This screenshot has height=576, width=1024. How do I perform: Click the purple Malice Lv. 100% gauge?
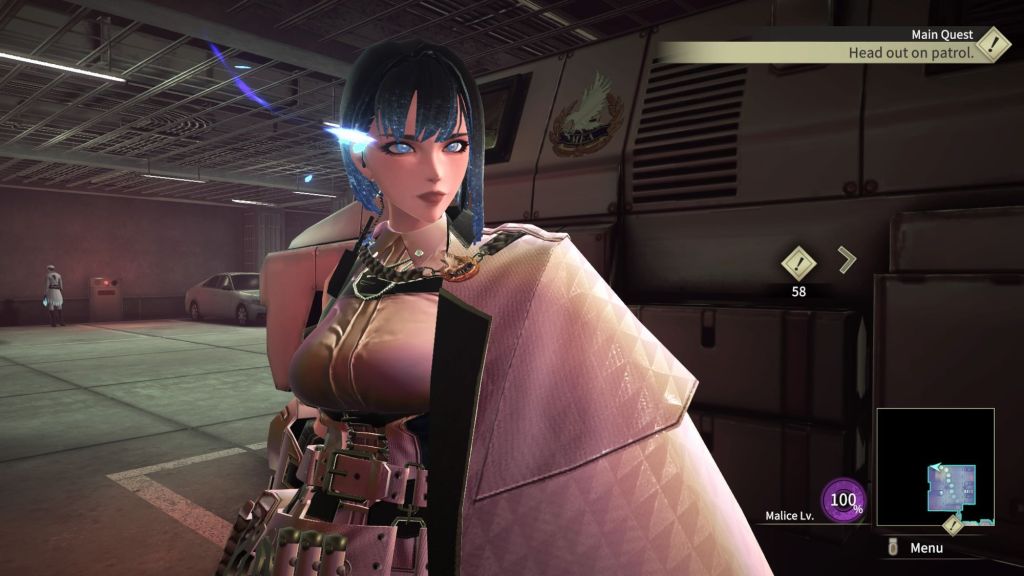(843, 500)
